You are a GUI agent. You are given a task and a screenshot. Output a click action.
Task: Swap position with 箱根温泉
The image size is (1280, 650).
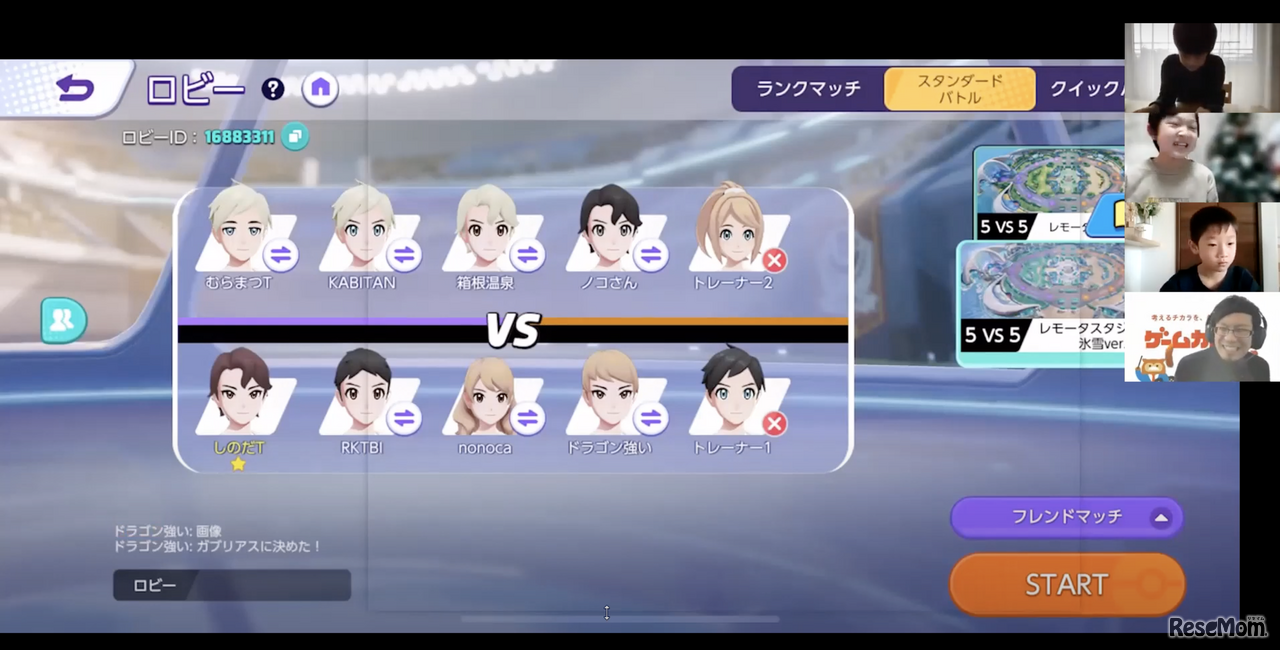pos(527,256)
